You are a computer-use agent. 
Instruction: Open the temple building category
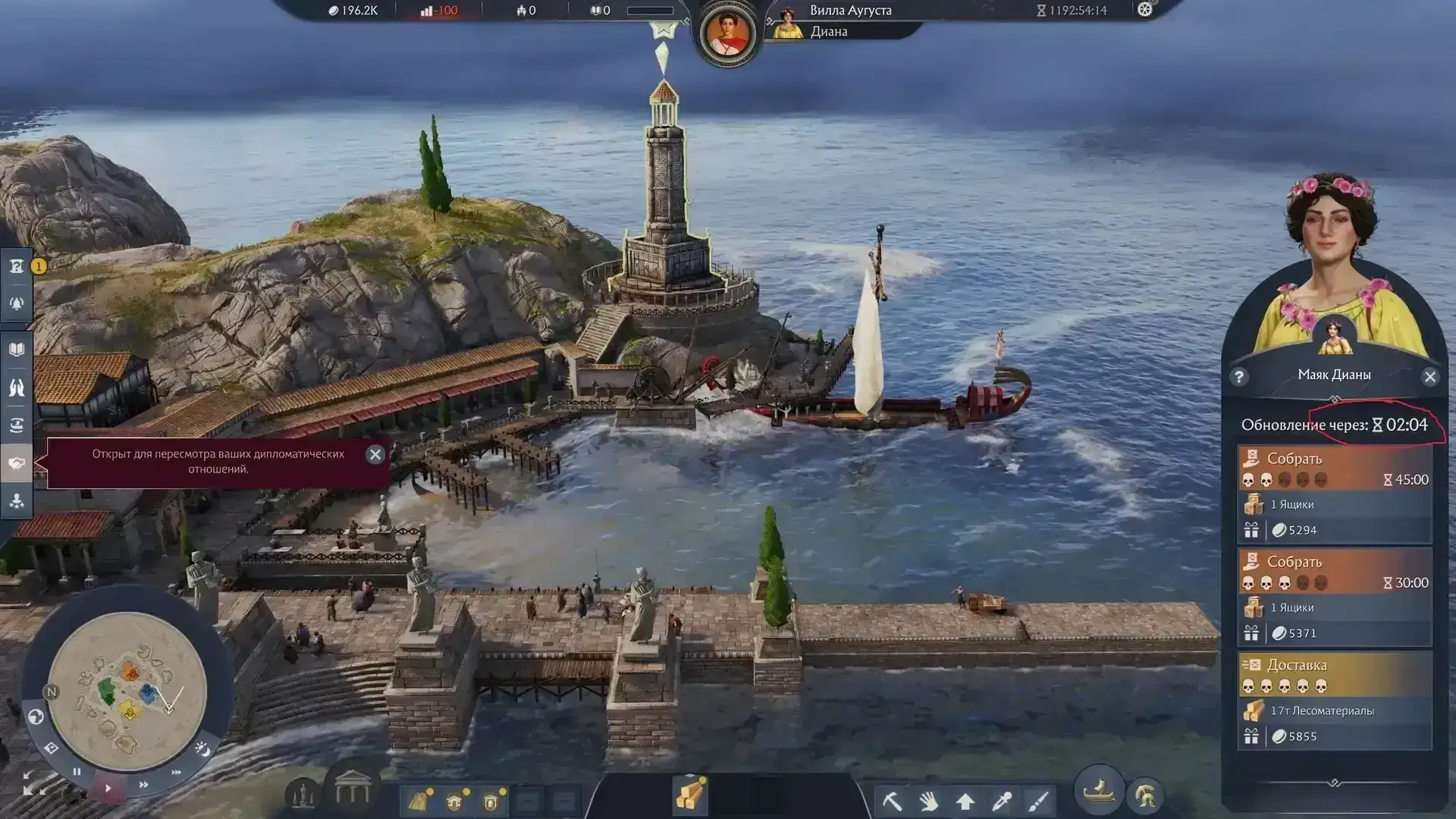click(352, 789)
